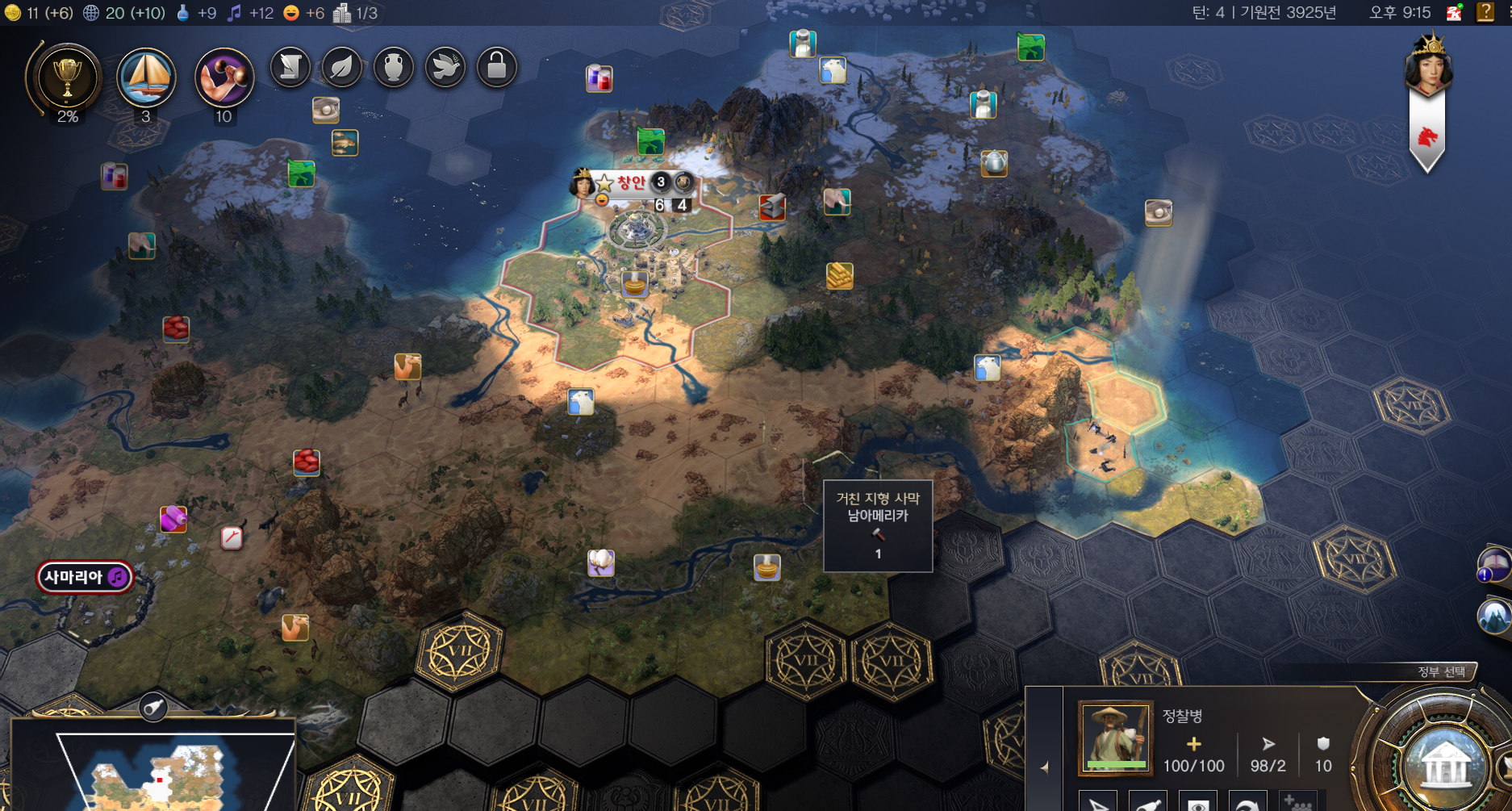Viewport: 1512px width, 811px height.
Task: Open the 창안 city banner
Action: [631, 182]
